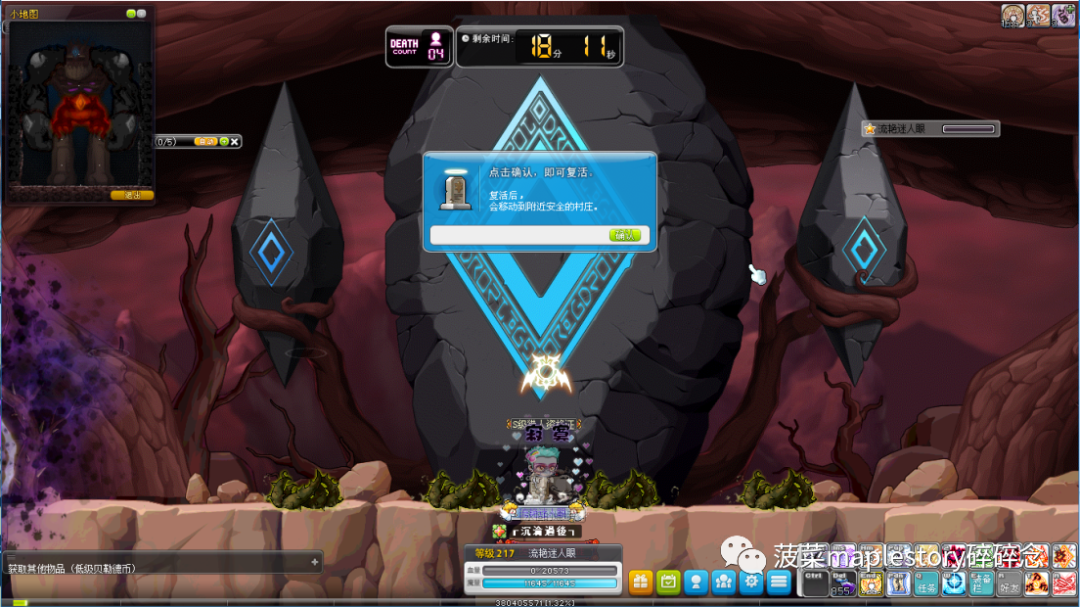Click the 退出 exit button under the minimap
The width and height of the screenshot is (1080, 607).
[x=132, y=195]
